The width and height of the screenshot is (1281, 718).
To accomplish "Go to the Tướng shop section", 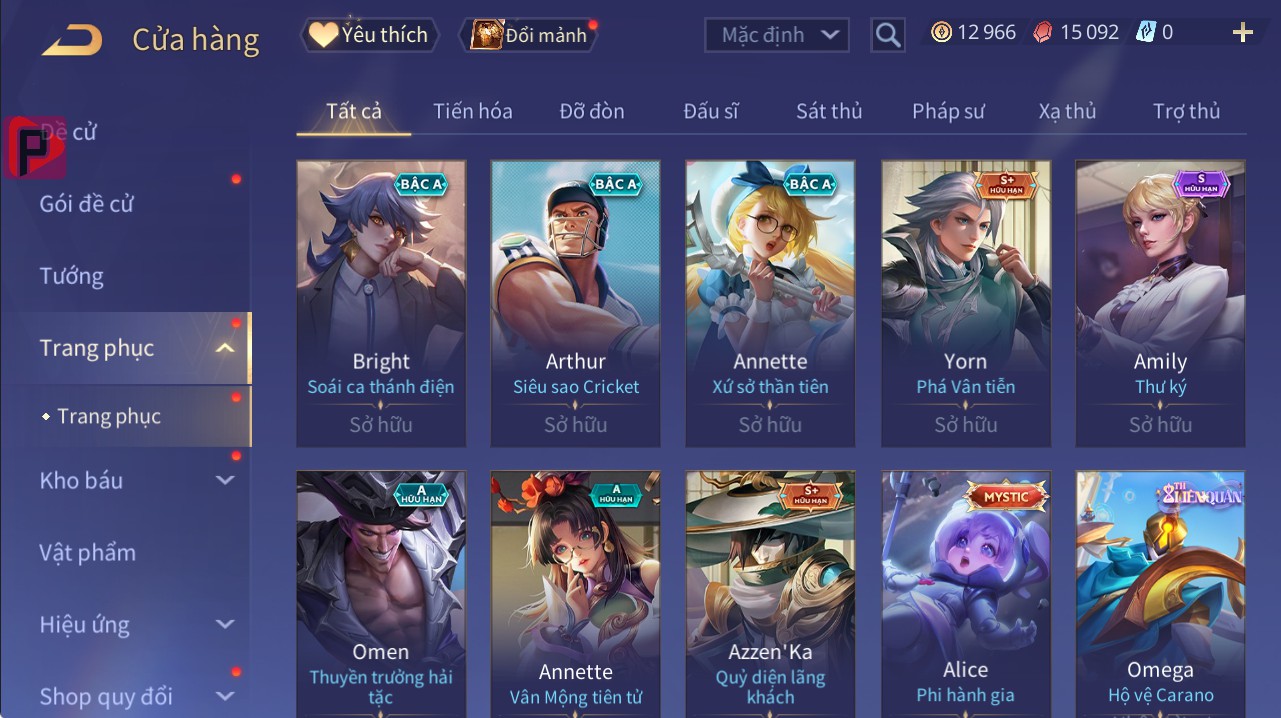I will (x=72, y=276).
